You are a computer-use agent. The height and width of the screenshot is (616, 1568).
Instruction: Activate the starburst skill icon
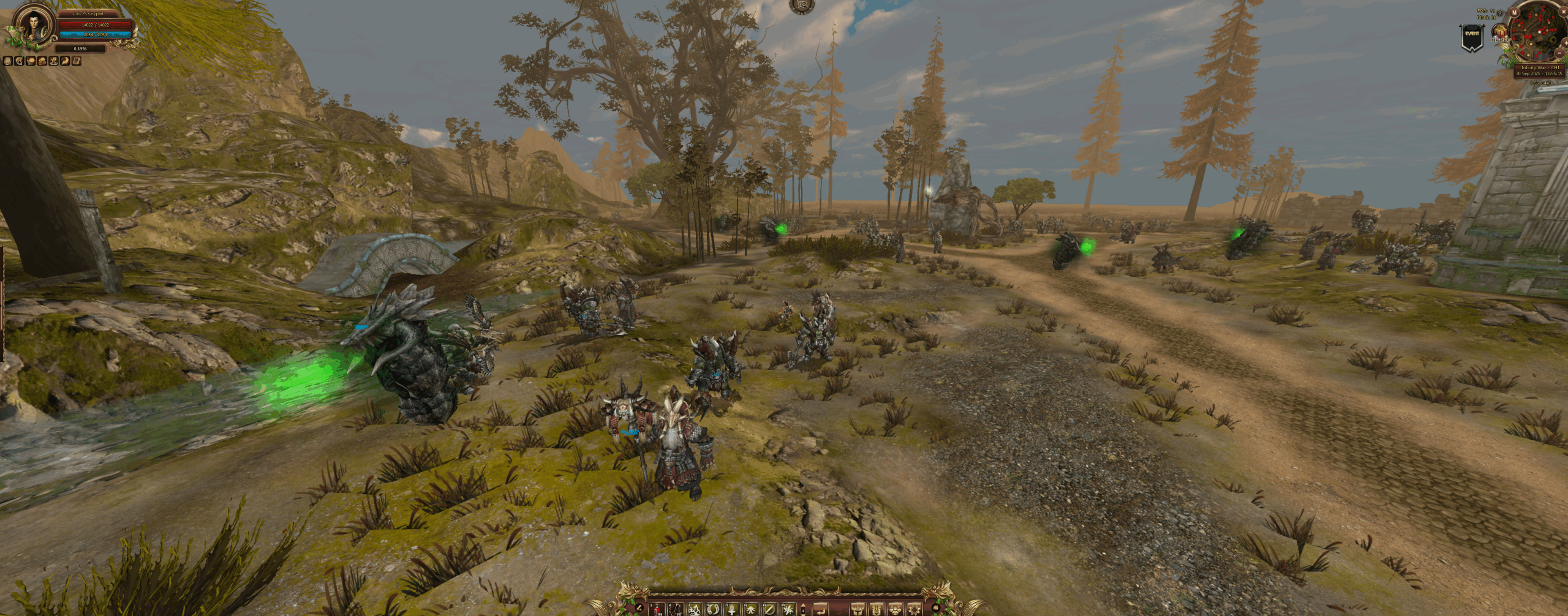[788, 610]
